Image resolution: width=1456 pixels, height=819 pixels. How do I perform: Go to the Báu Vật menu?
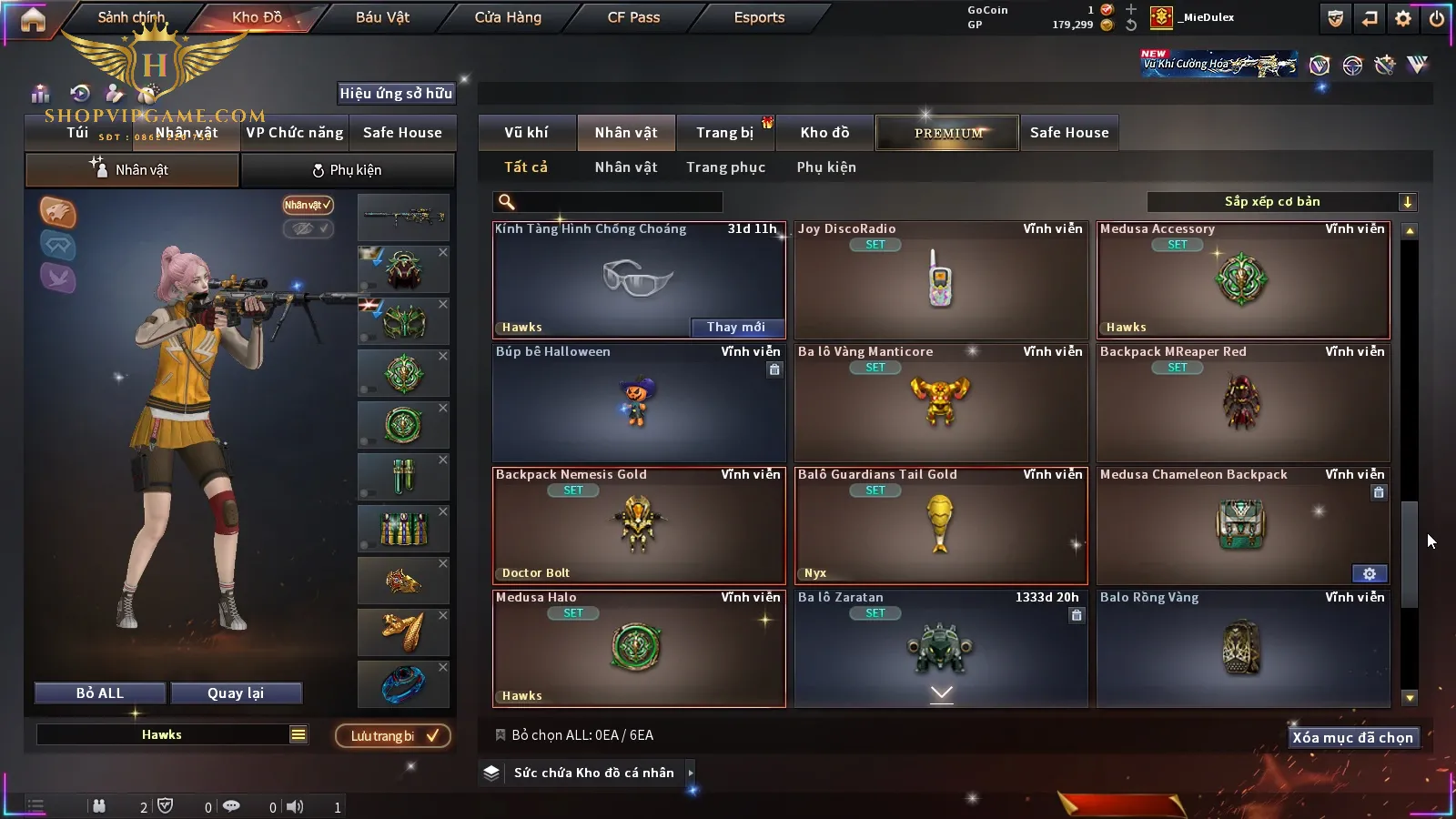click(382, 17)
